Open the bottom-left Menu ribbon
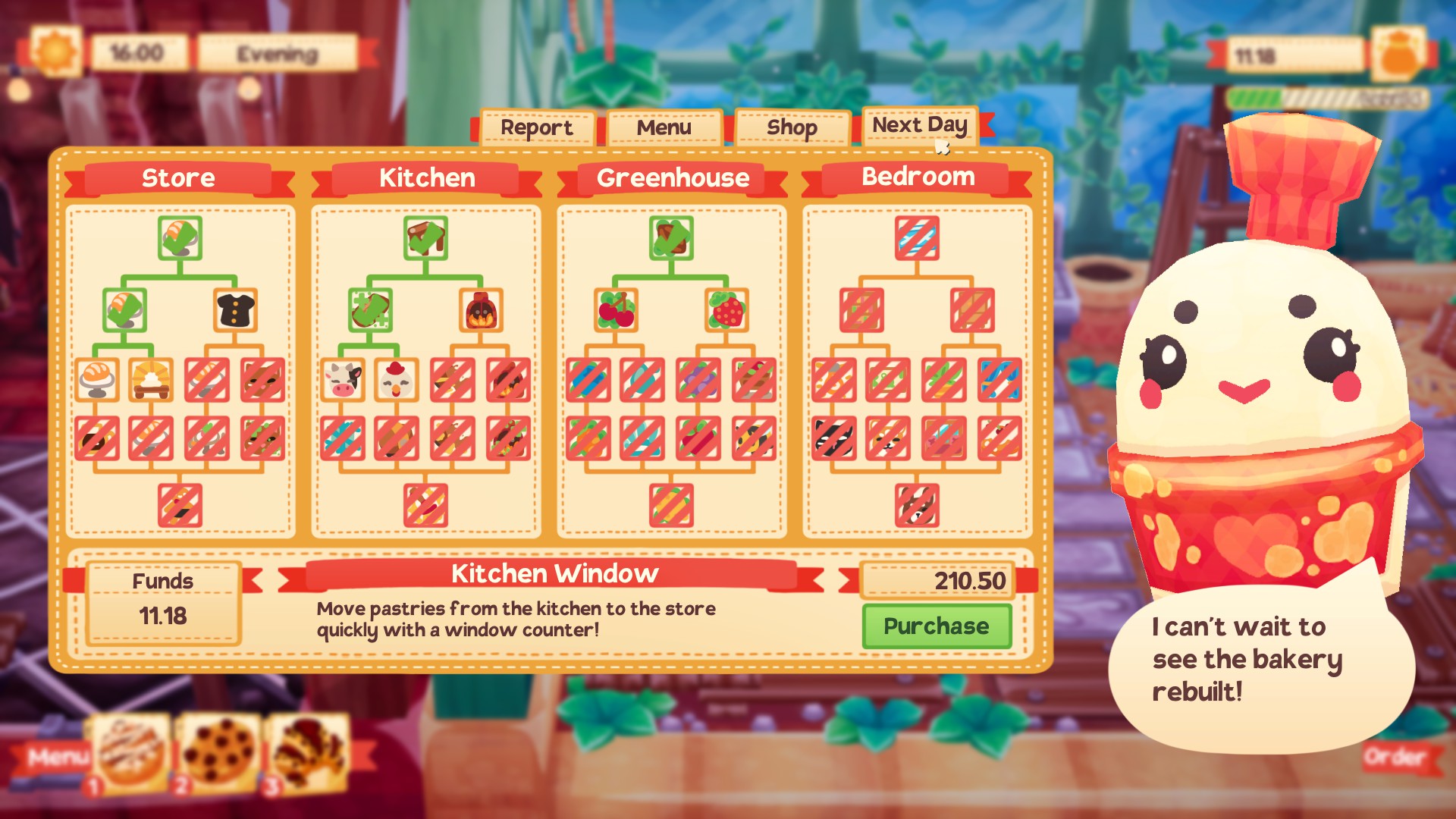The image size is (1456, 819). (57, 757)
